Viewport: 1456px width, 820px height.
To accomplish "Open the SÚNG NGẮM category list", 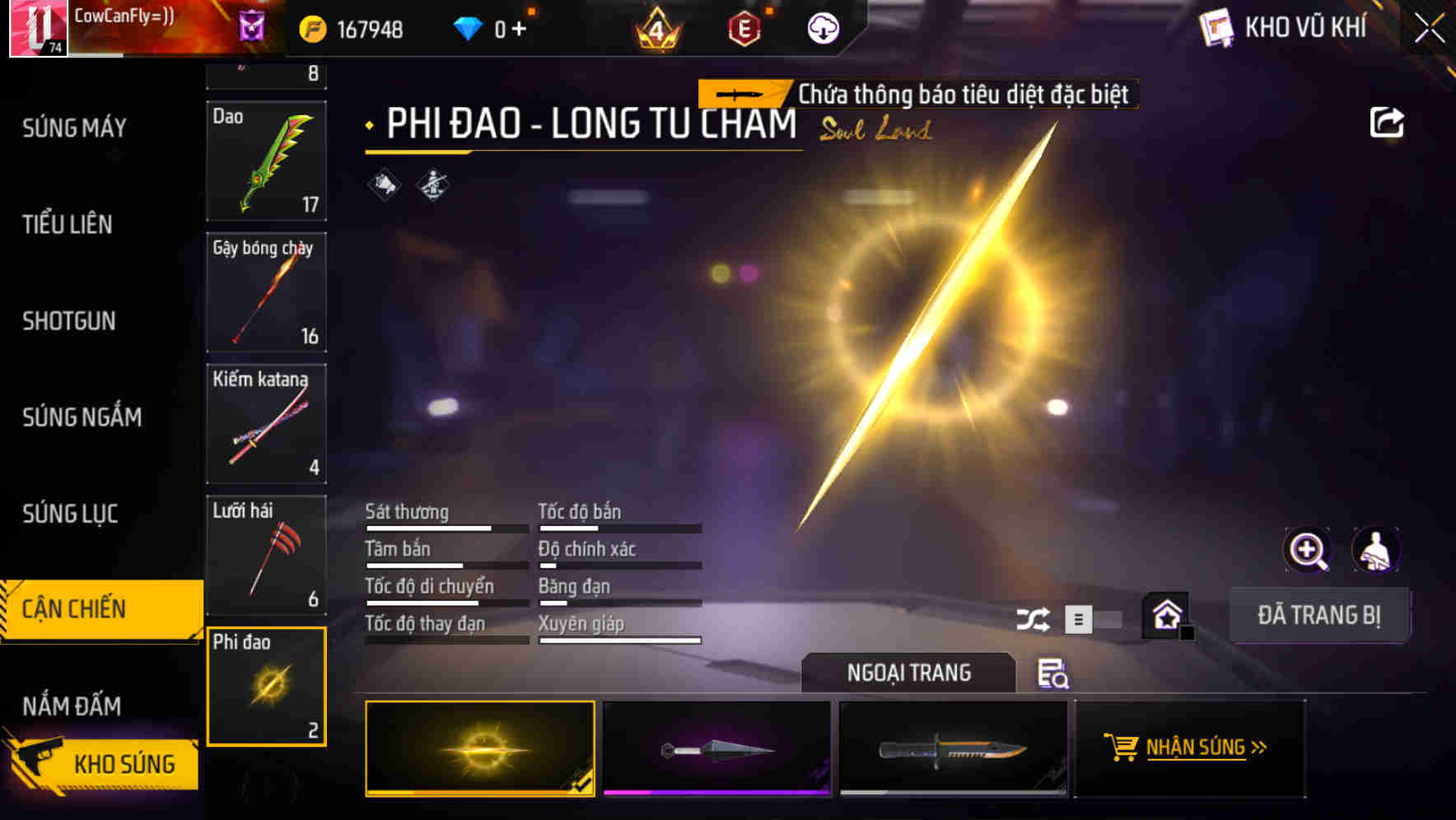I will point(82,417).
